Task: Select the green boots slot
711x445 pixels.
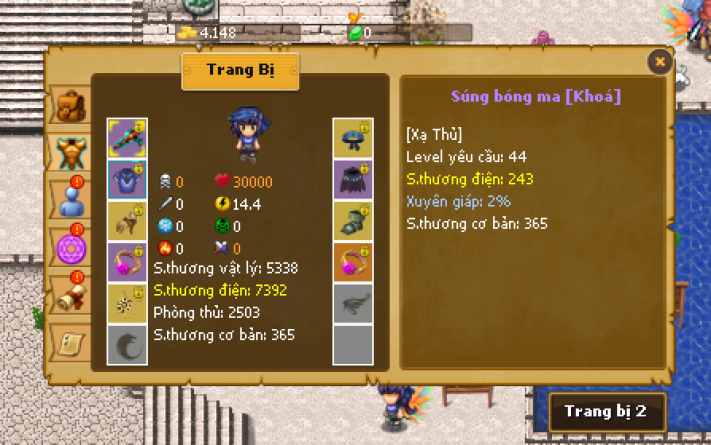Action: pos(353,221)
